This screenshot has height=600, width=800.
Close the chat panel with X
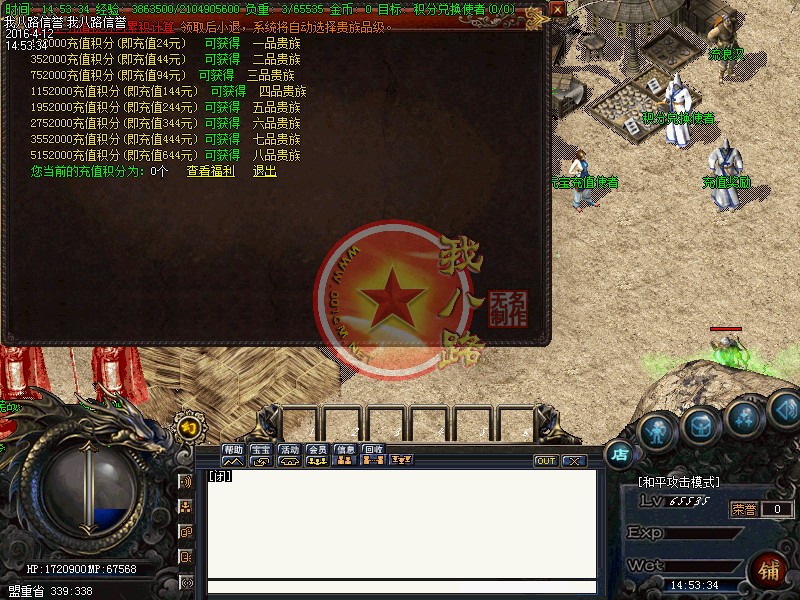tap(573, 461)
